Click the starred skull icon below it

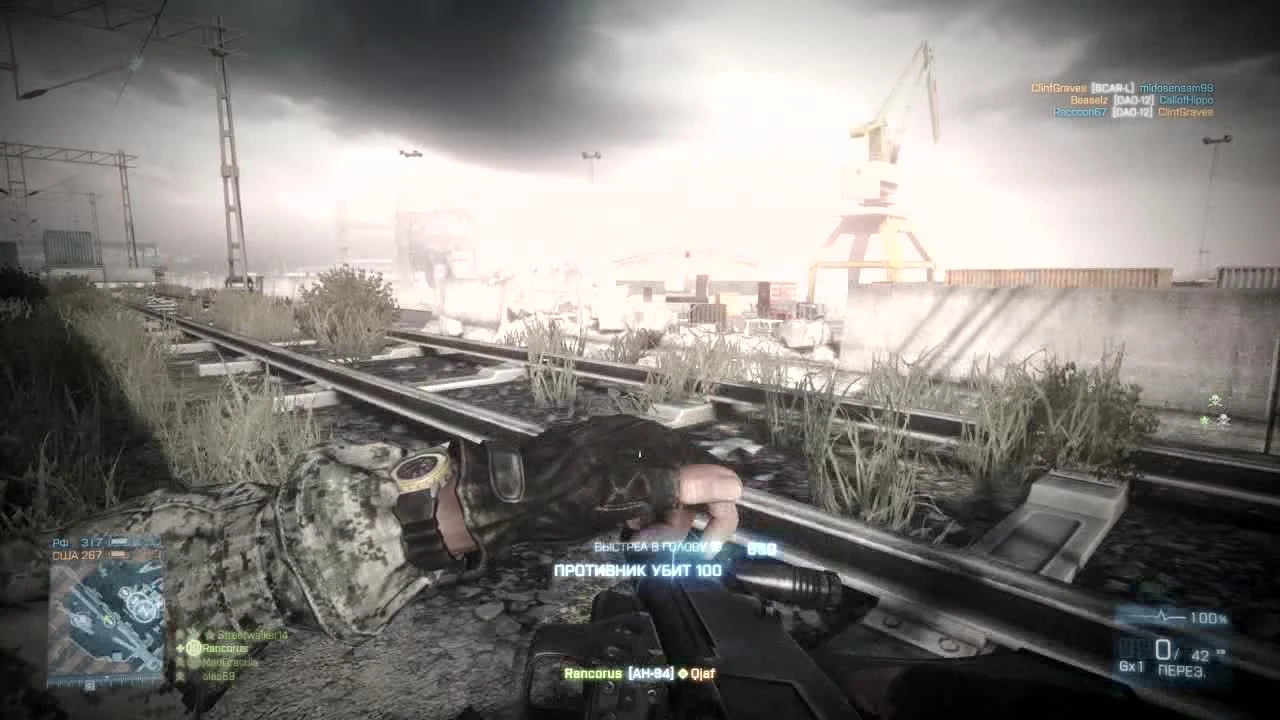1218,421
